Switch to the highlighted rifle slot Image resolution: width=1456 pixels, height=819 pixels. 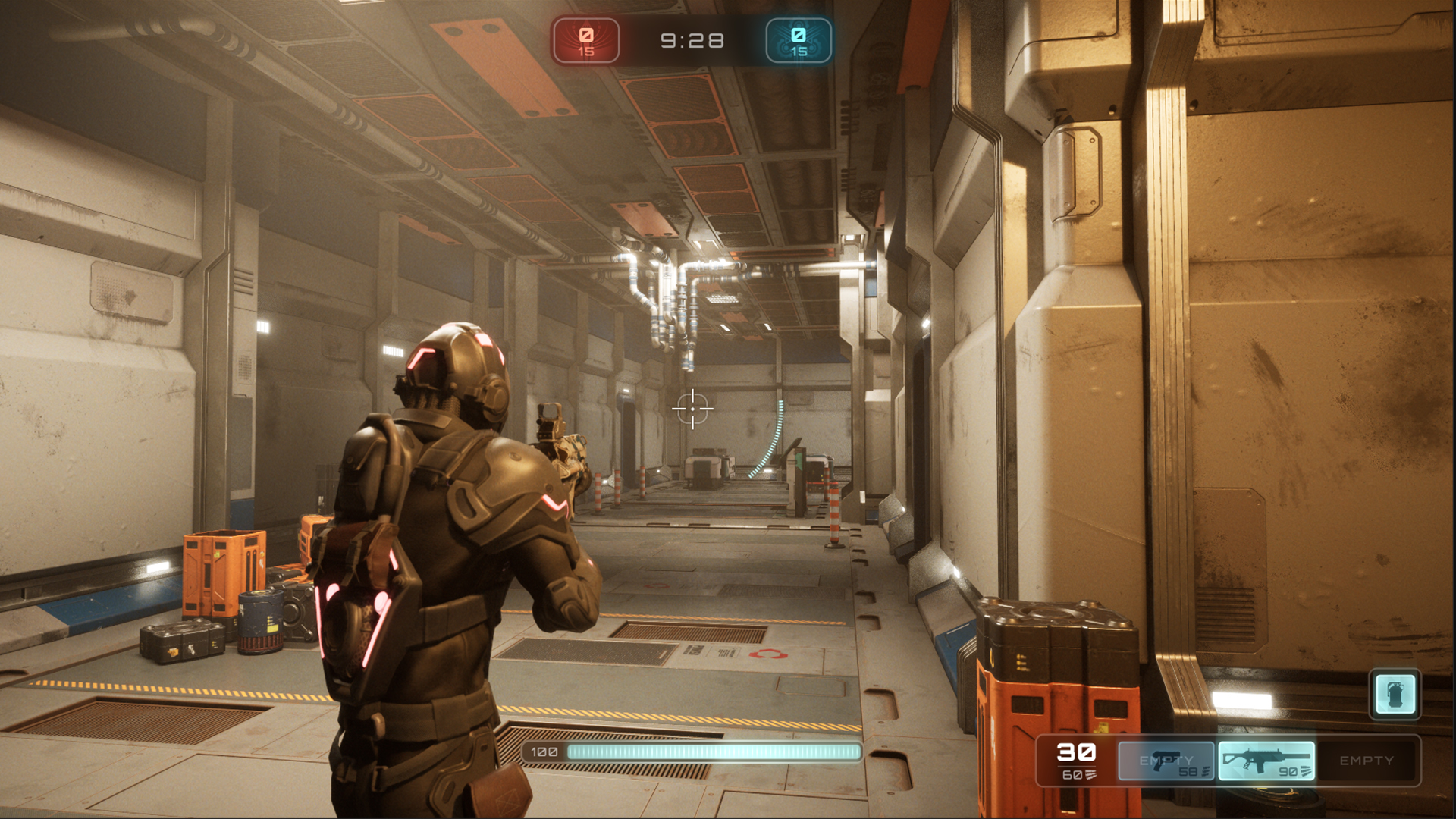pos(1266,761)
